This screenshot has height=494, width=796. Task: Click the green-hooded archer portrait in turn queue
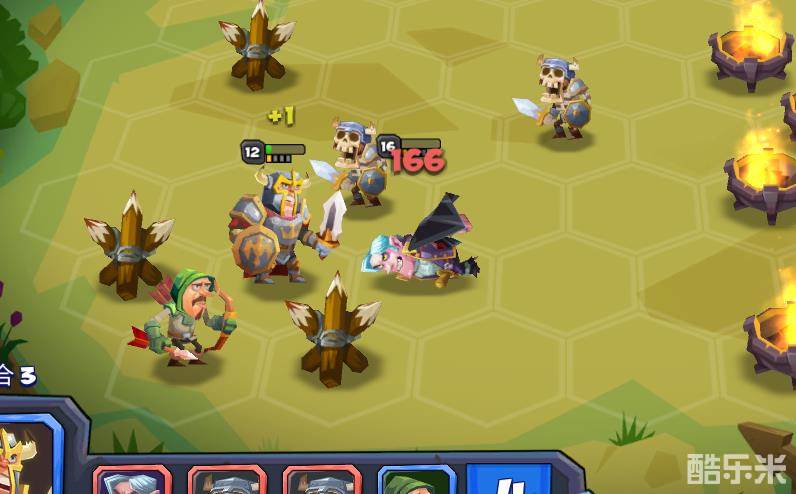(416, 482)
